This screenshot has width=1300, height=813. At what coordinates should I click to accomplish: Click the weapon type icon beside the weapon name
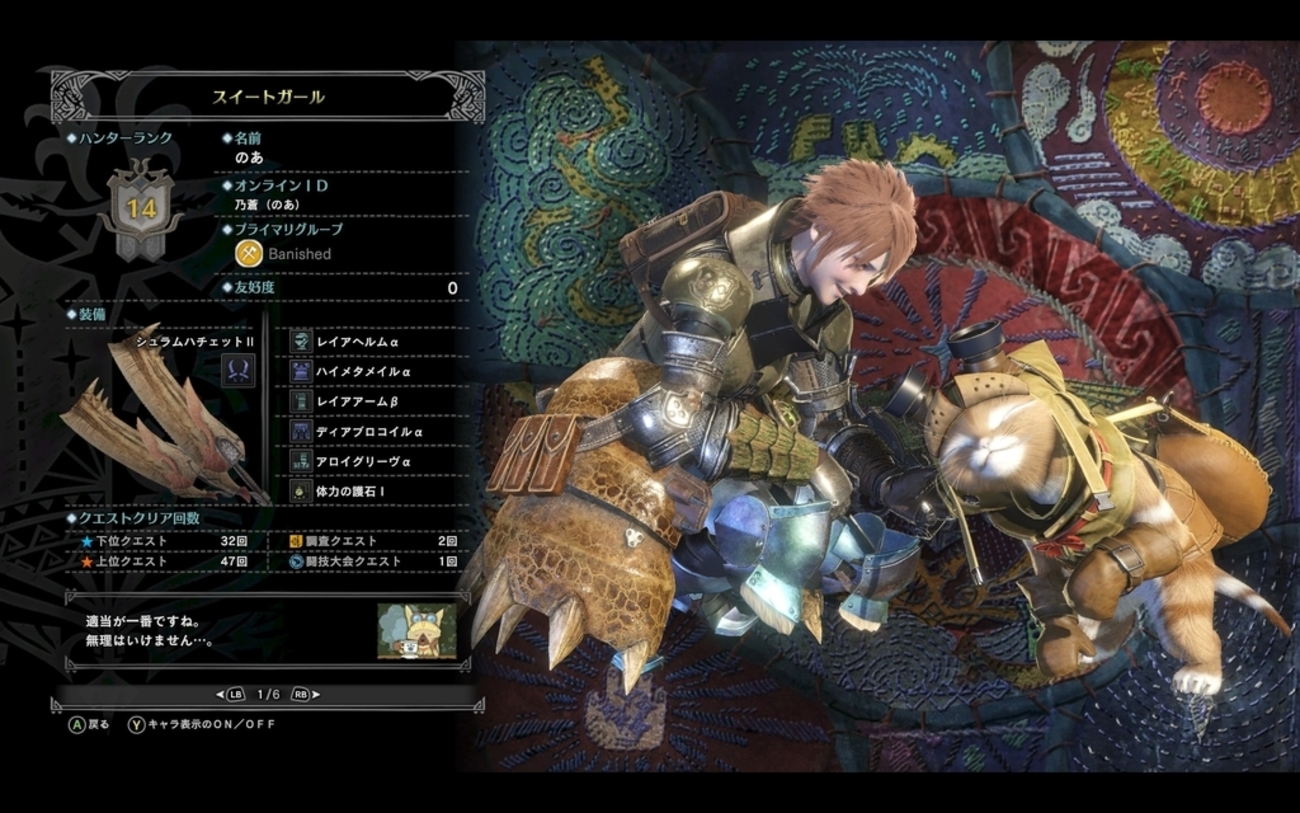coord(238,370)
